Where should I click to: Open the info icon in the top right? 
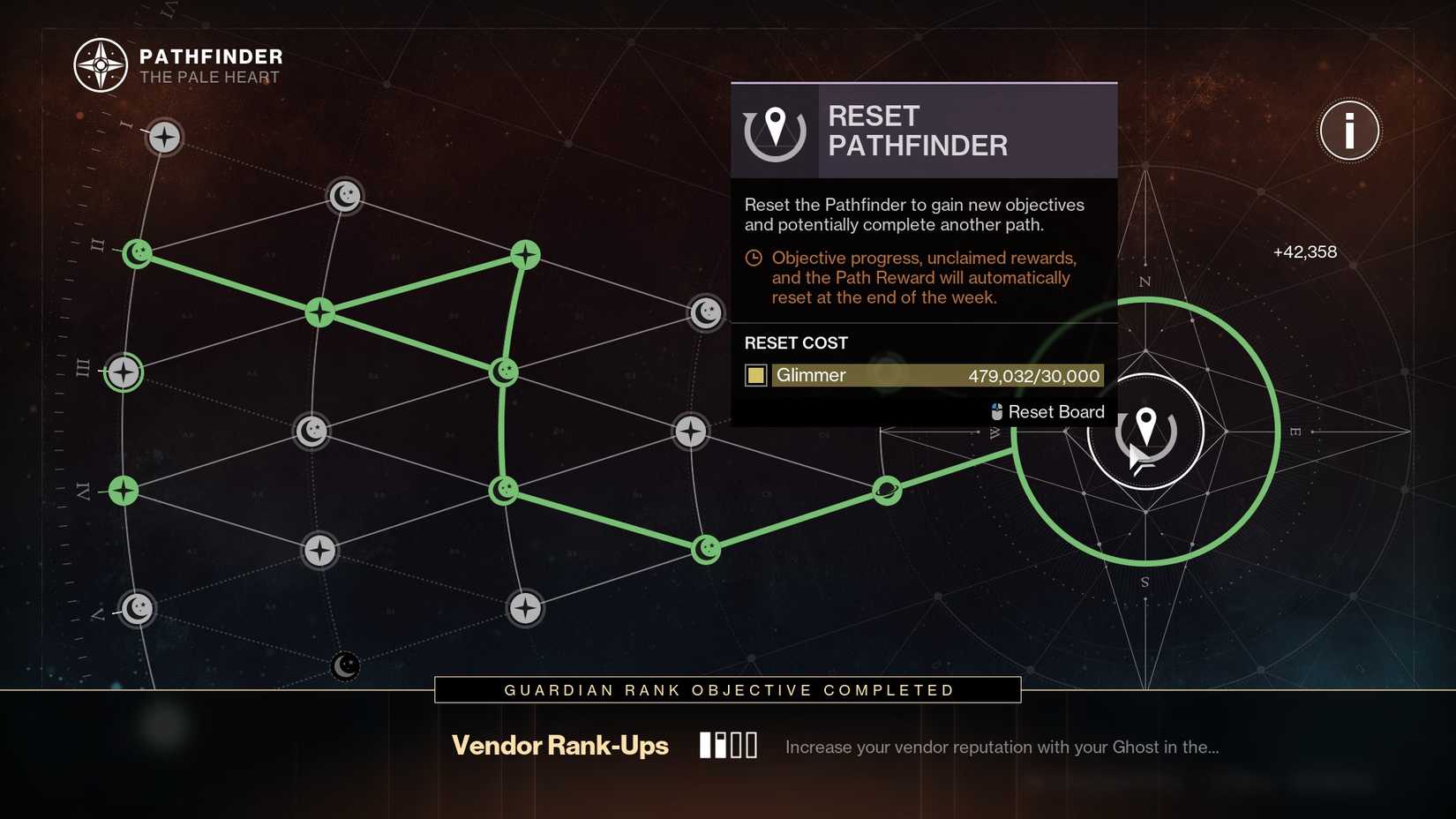pyautogui.click(x=1348, y=130)
